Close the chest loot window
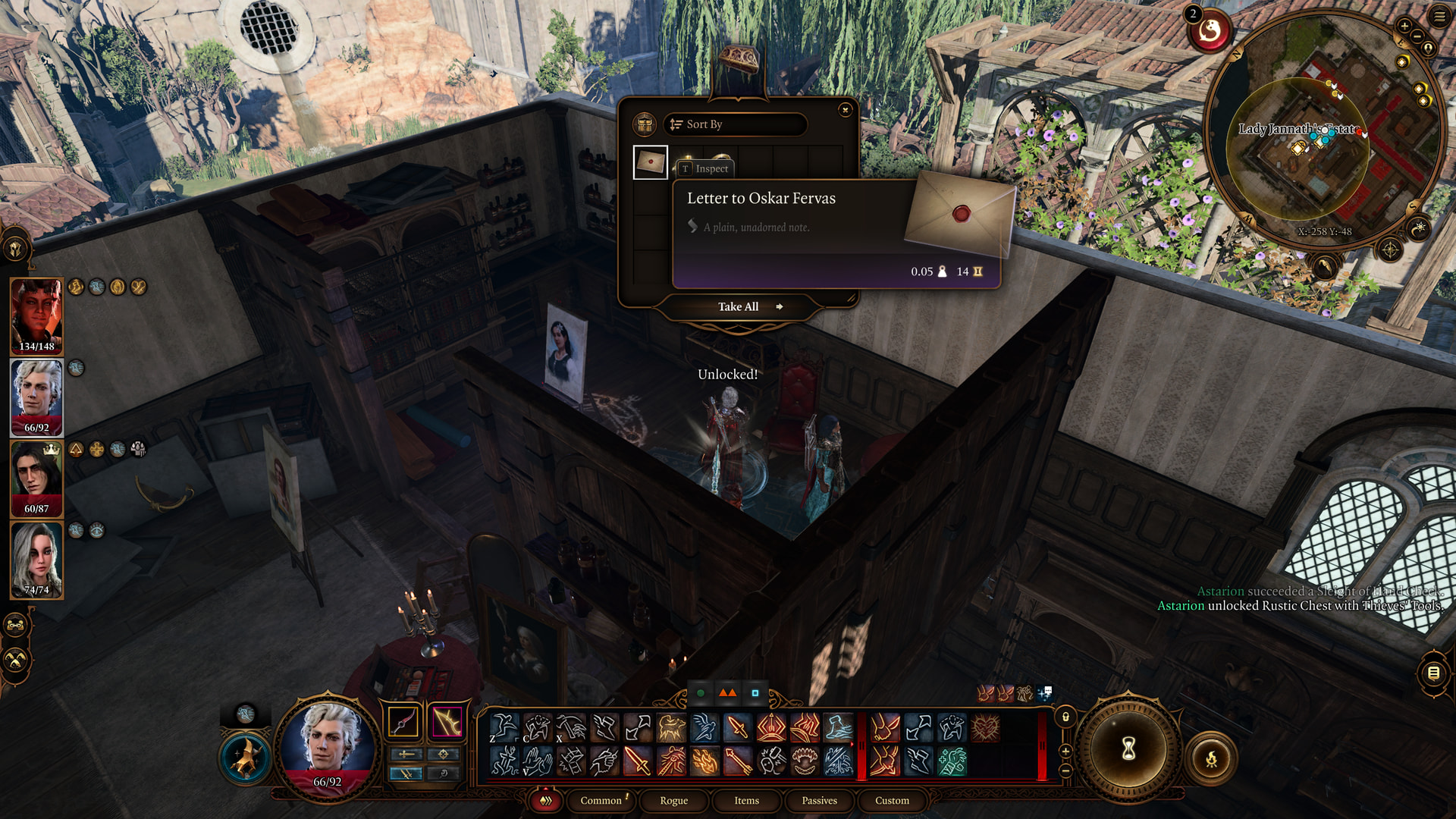This screenshot has width=1456, height=819. pyautogui.click(x=845, y=111)
